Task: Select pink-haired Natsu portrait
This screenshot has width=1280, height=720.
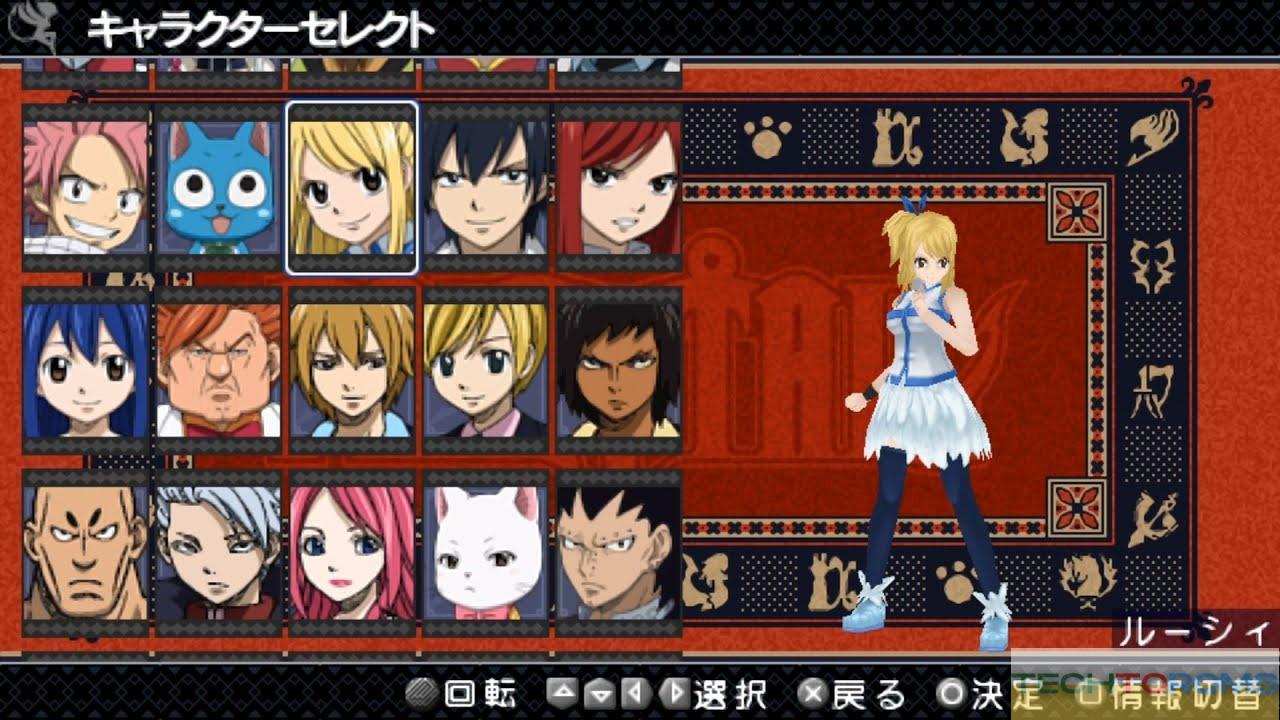Action: 85,188
